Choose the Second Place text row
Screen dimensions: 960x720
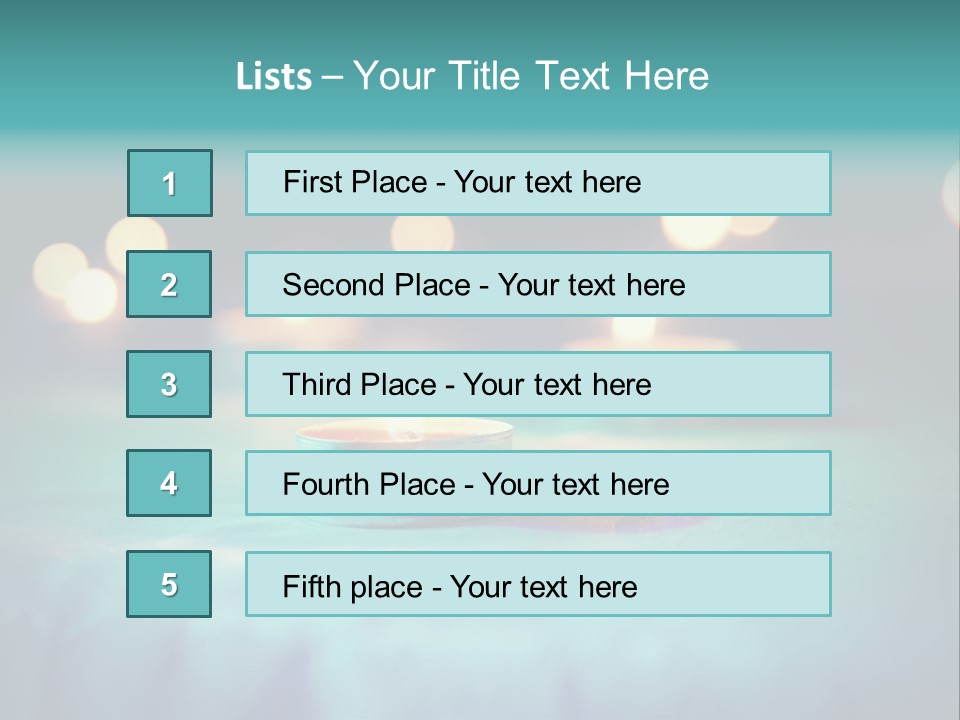[538, 284]
